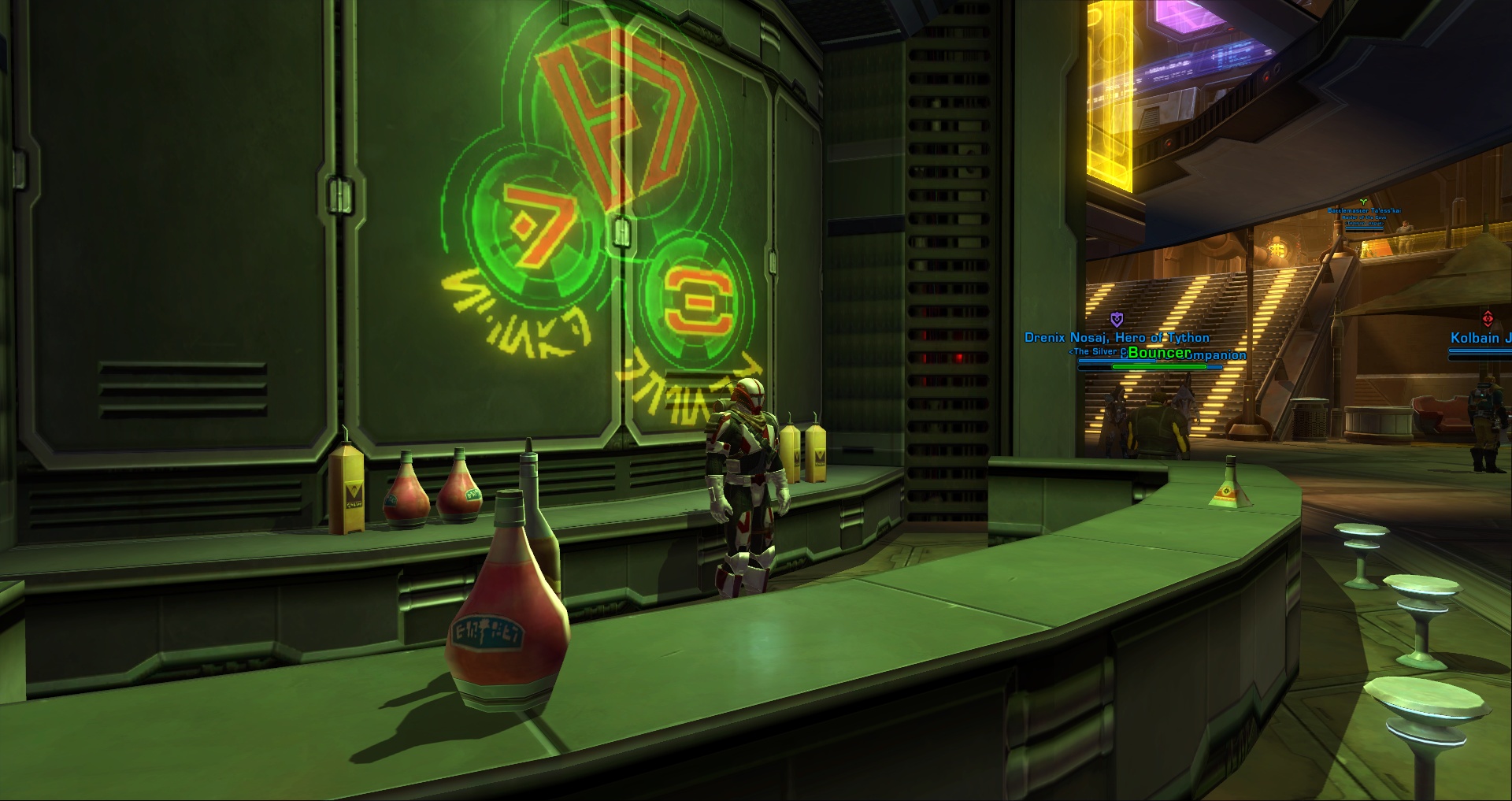
Task: Click Drenix Nosaj, Hero of Tython's nameplate
Action: click(x=1117, y=337)
